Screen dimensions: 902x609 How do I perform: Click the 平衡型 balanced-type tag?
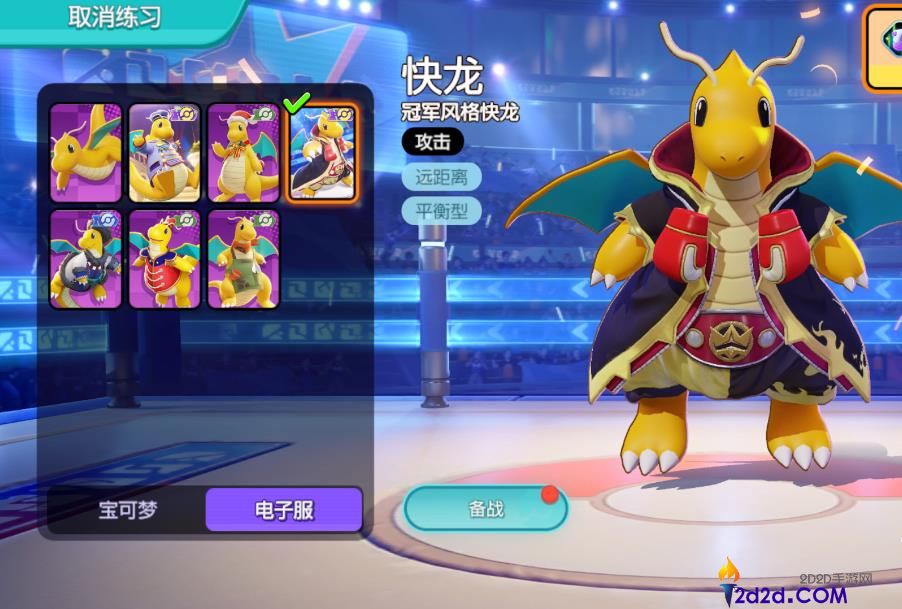pyautogui.click(x=441, y=211)
